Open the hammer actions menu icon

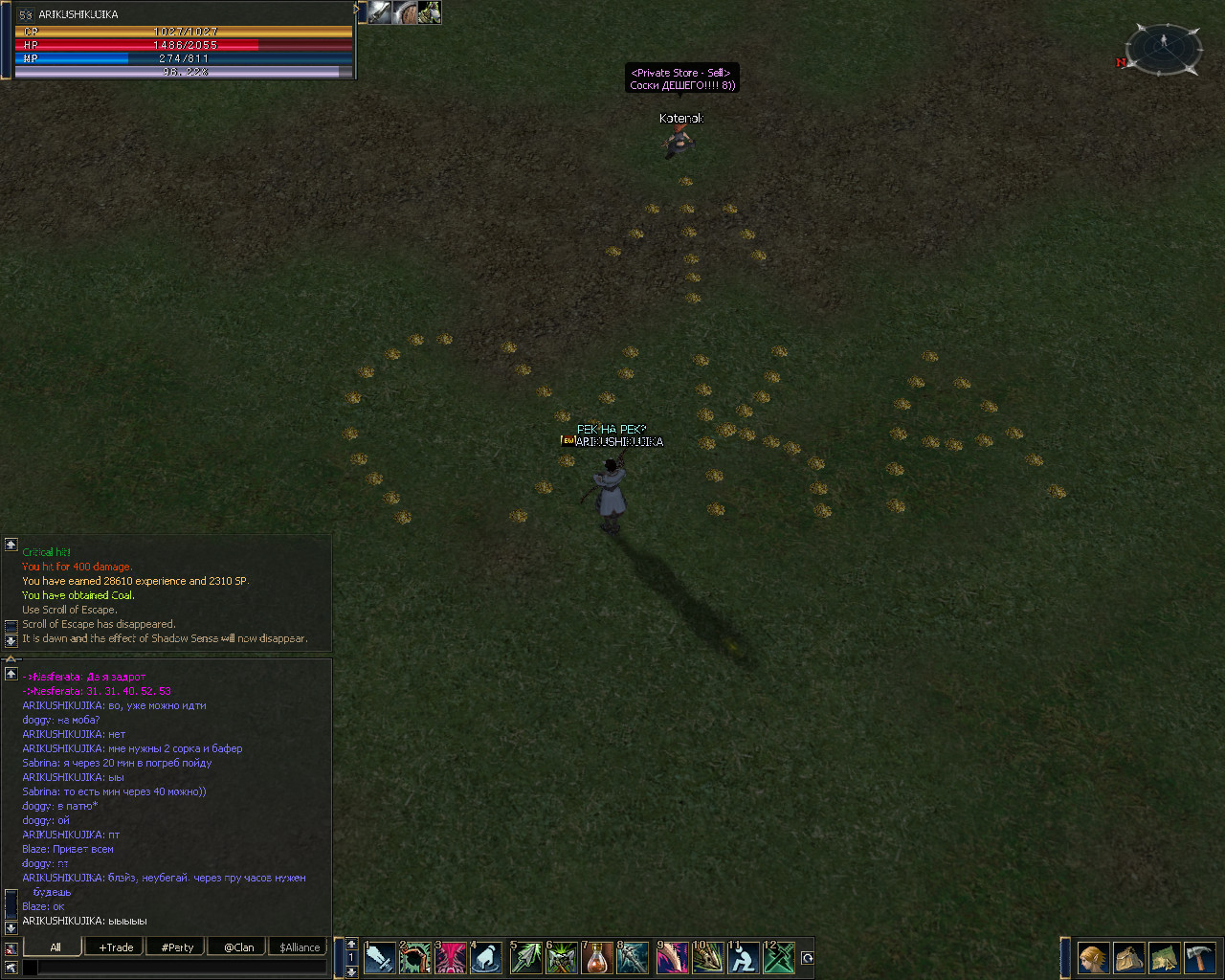(x=1199, y=958)
